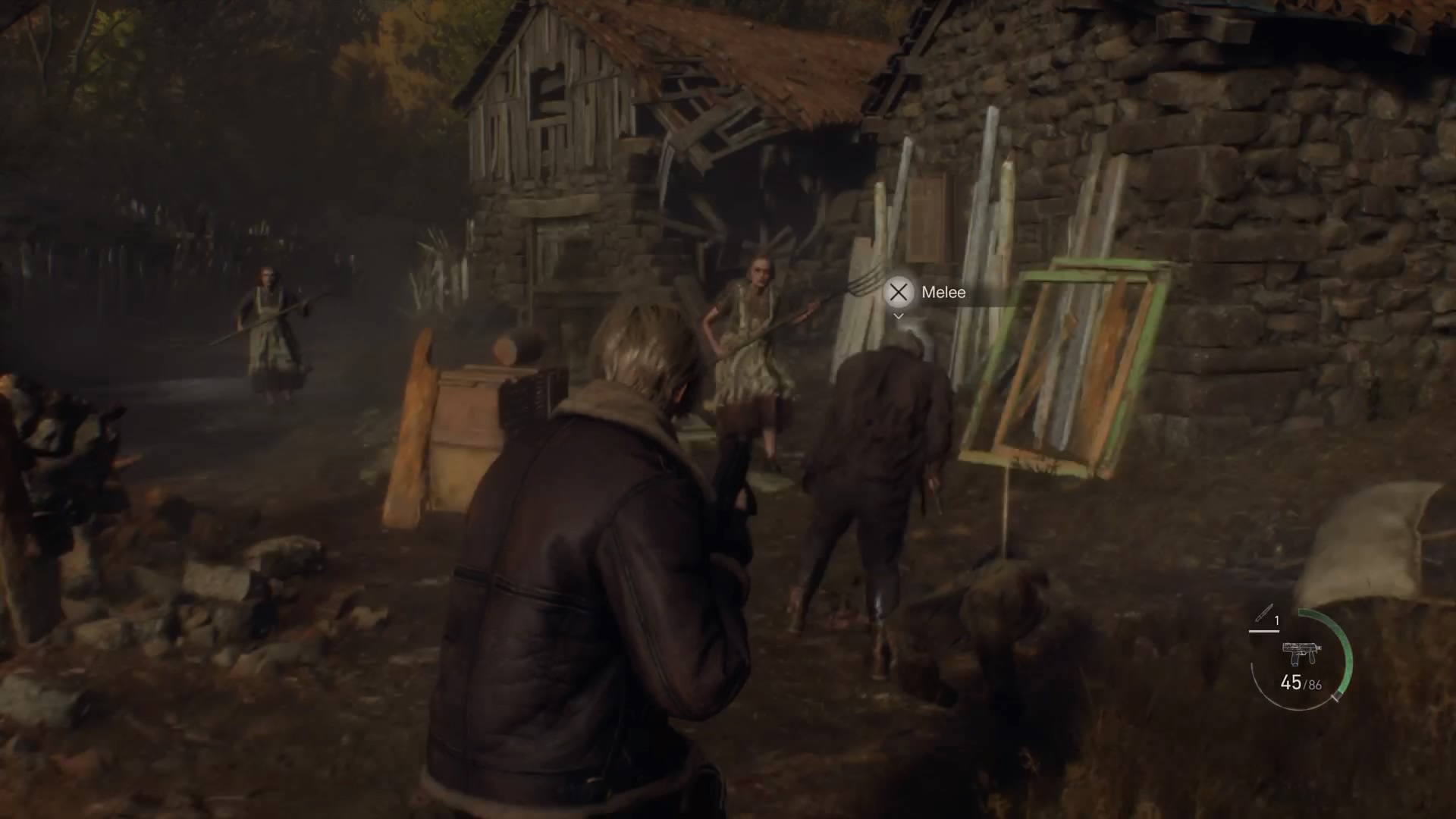Click the distant villager near the fence
Image resolution: width=1456 pixels, height=819 pixels.
coord(269,334)
